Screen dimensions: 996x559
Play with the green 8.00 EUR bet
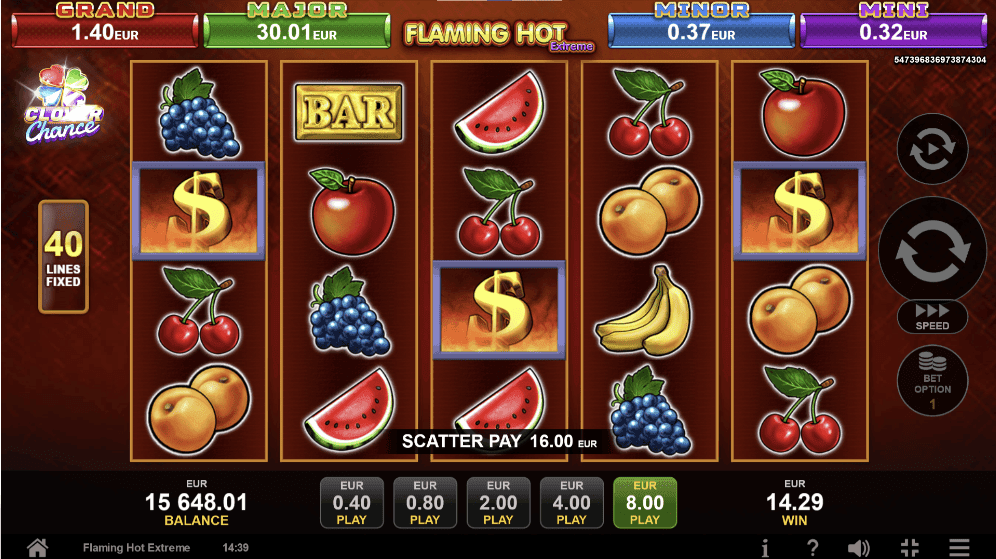(645, 502)
